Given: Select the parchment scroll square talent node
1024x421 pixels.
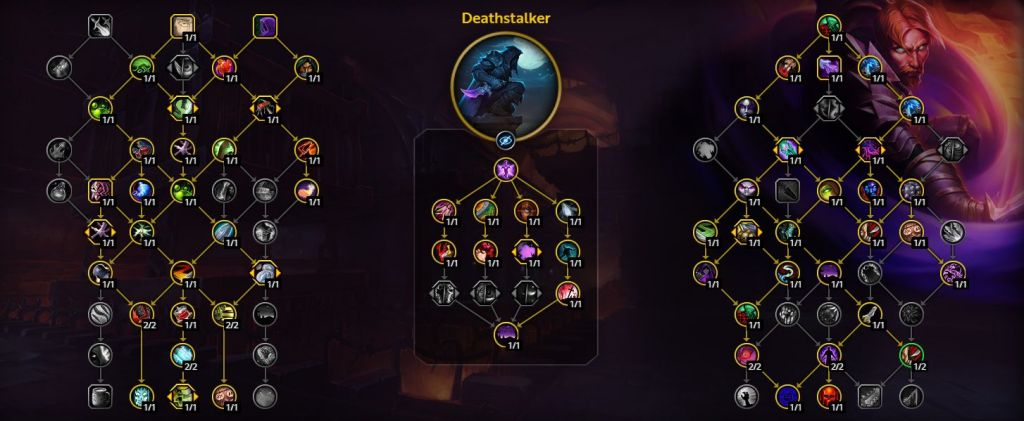Looking at the screenshot, I should [x=181, y=25].
